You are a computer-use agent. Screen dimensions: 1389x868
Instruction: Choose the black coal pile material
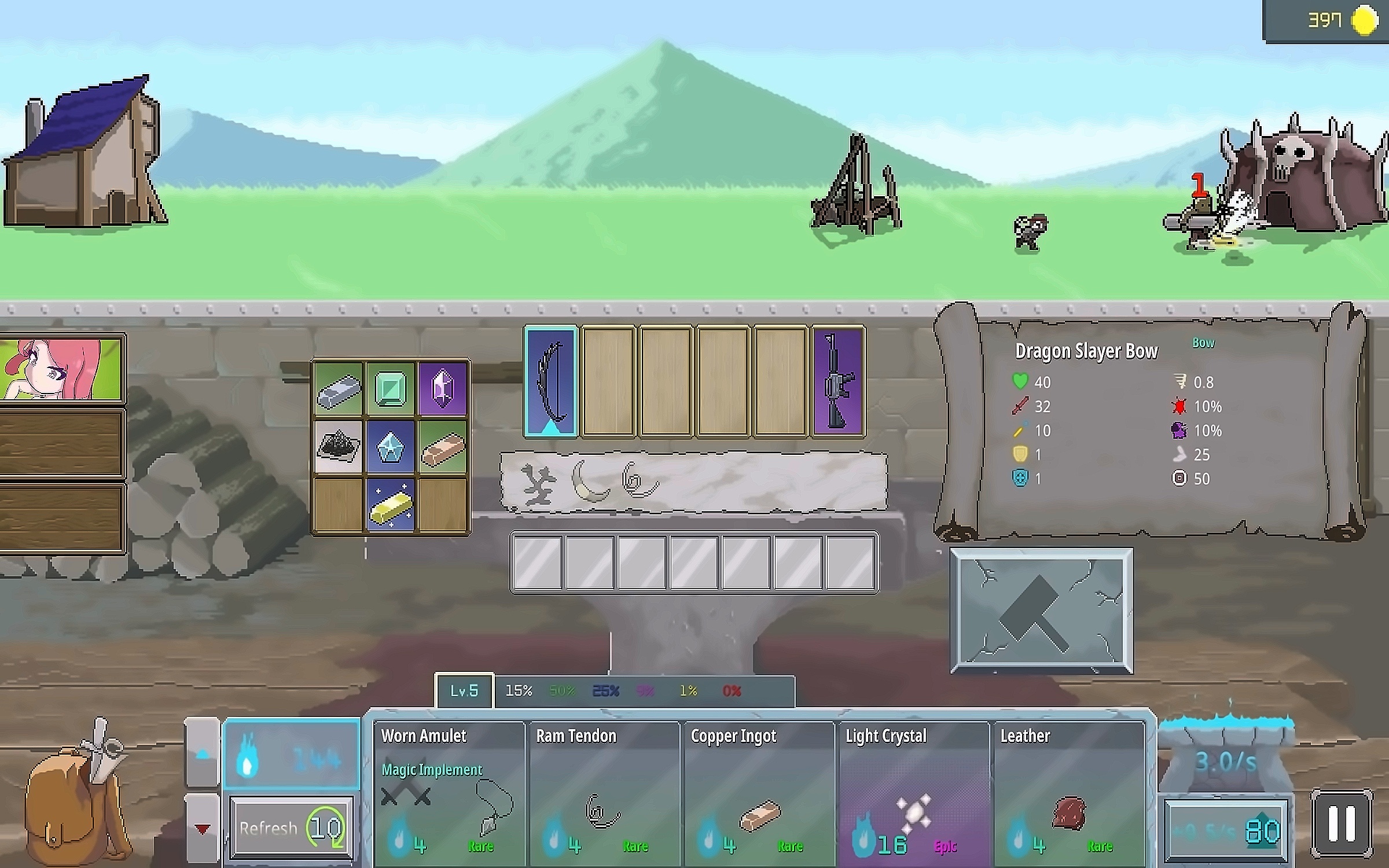click(339, 446)
